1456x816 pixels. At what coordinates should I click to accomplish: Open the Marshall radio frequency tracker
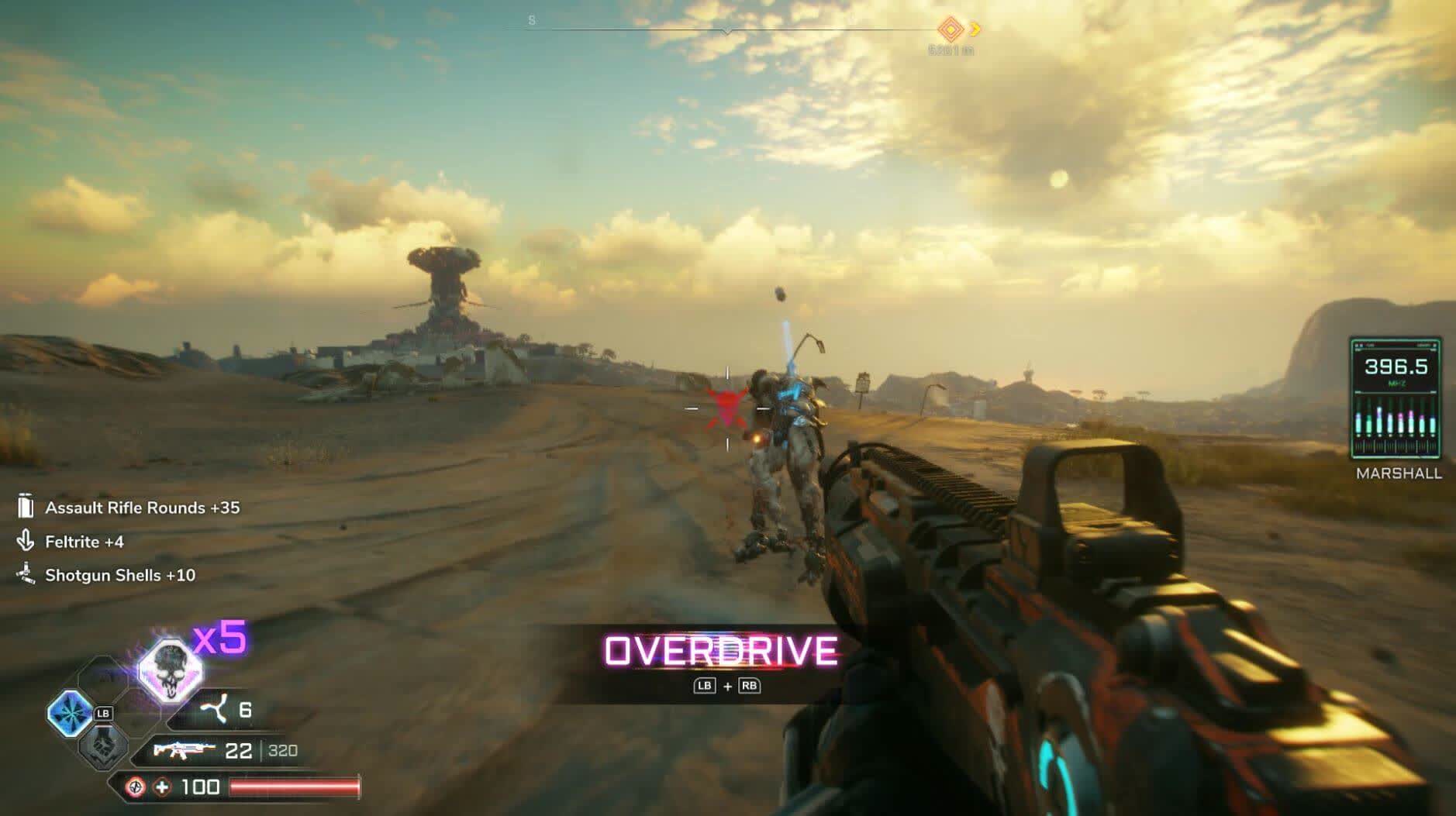coord(1395,399)
